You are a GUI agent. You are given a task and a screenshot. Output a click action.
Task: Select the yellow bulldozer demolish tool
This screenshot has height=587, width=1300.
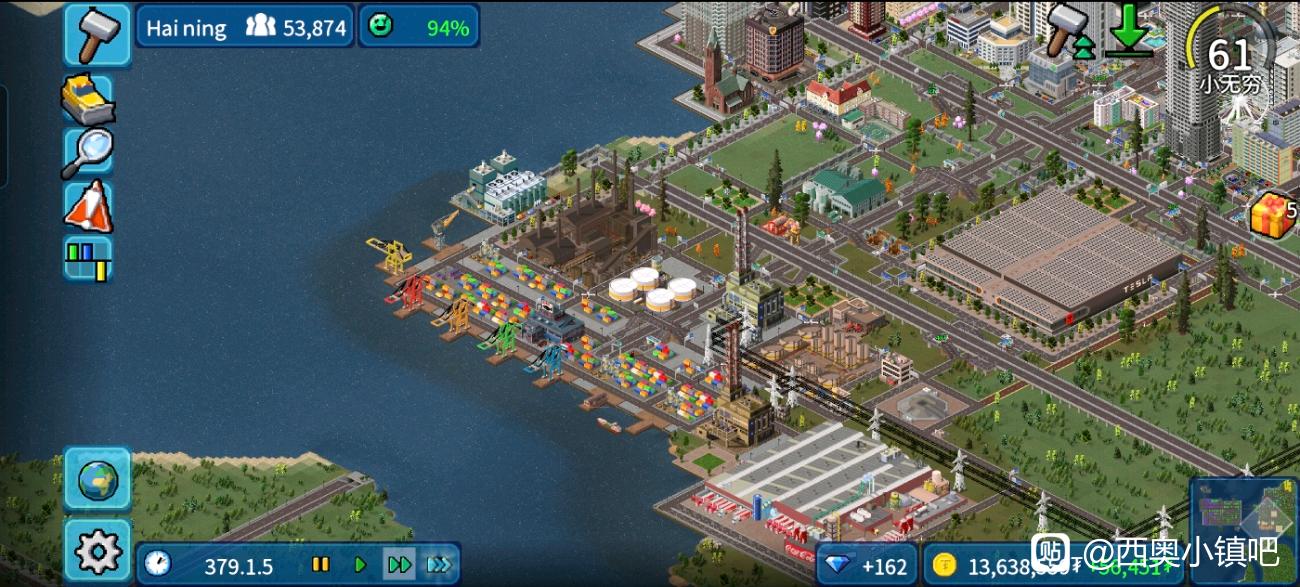click(x=88, y=99)
